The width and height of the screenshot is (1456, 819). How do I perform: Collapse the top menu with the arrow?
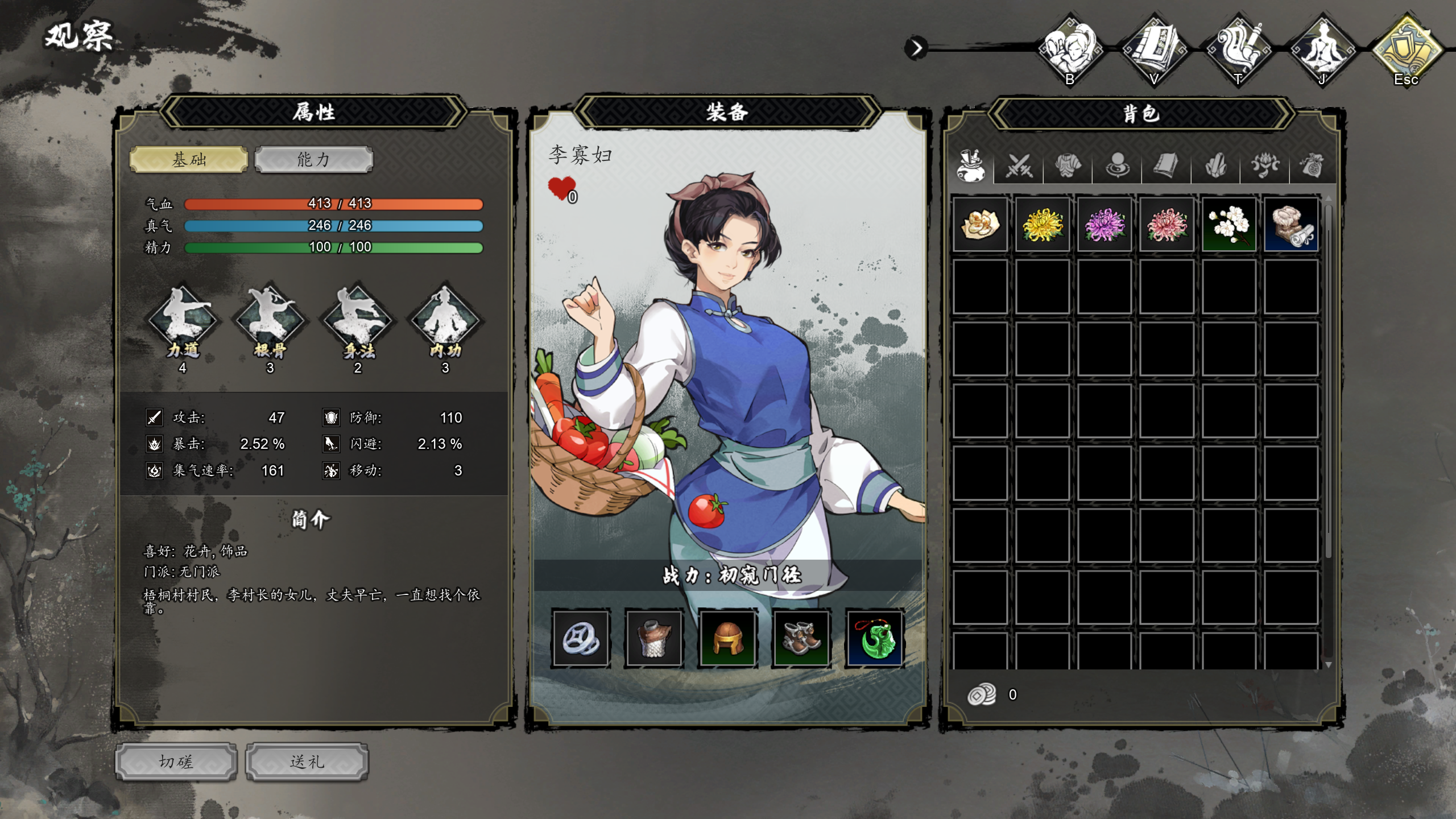pyautogui.click(x=916, y=48)
